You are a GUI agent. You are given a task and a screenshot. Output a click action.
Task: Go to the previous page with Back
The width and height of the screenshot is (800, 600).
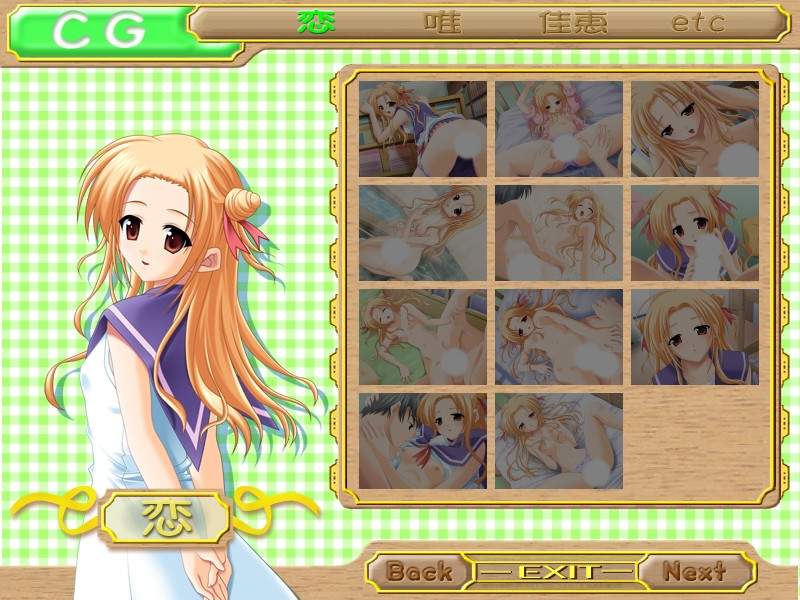[419, 572]
